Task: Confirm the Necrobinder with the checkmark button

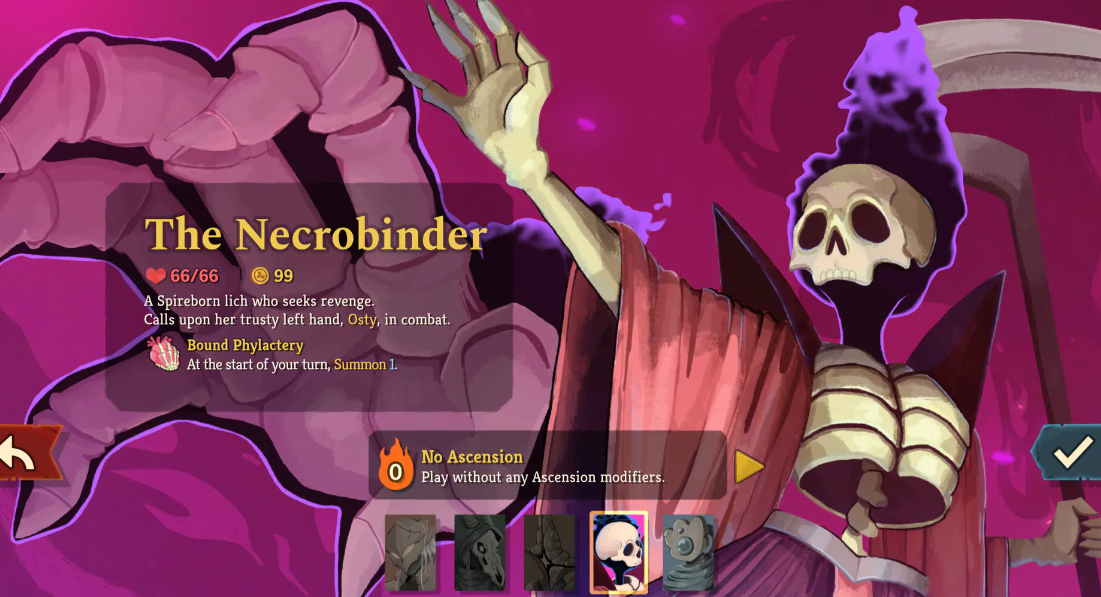Action: [x=1071, y=453]
